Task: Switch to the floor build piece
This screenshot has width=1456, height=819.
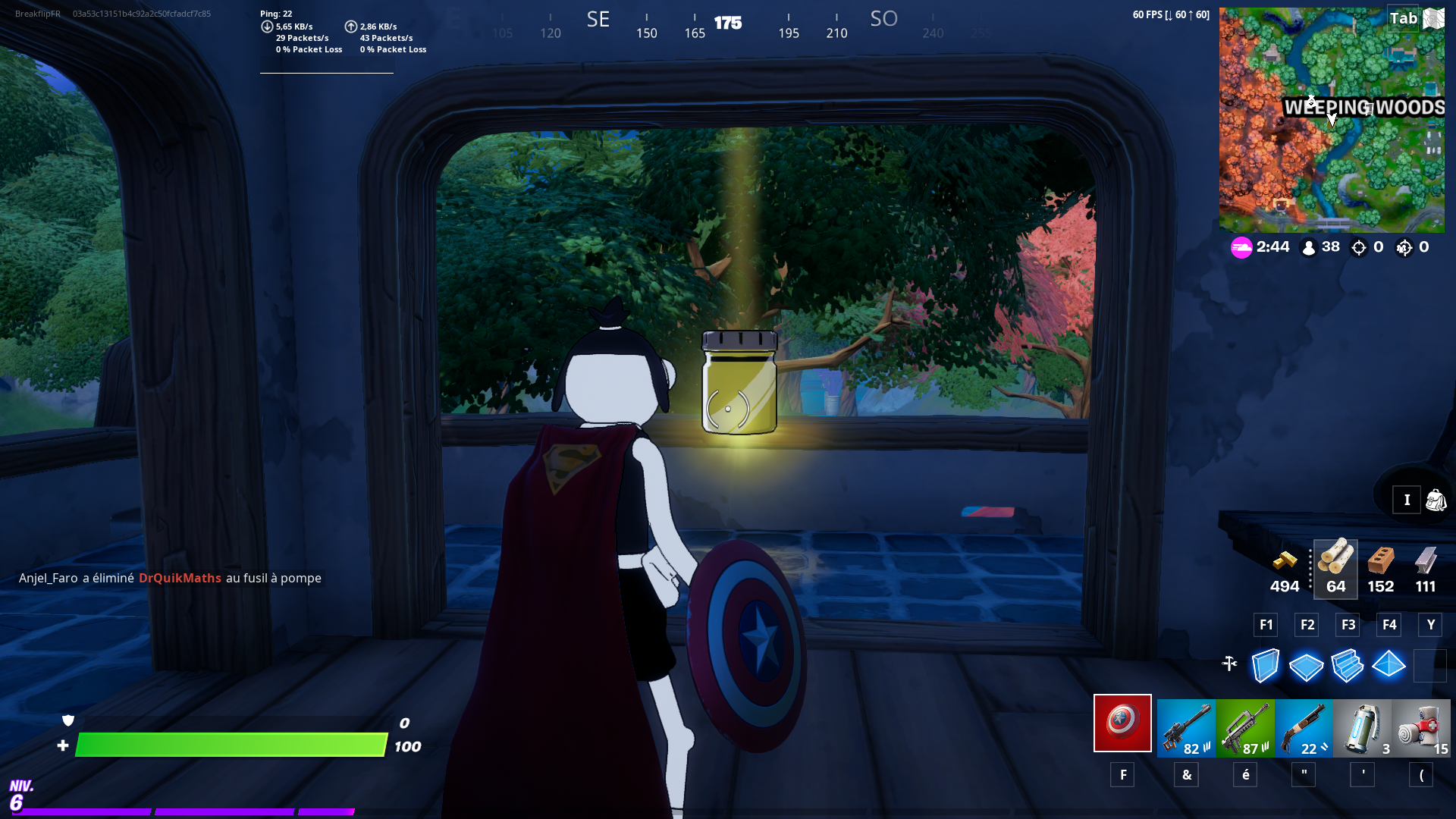Action: click(x=1306, y=665)
